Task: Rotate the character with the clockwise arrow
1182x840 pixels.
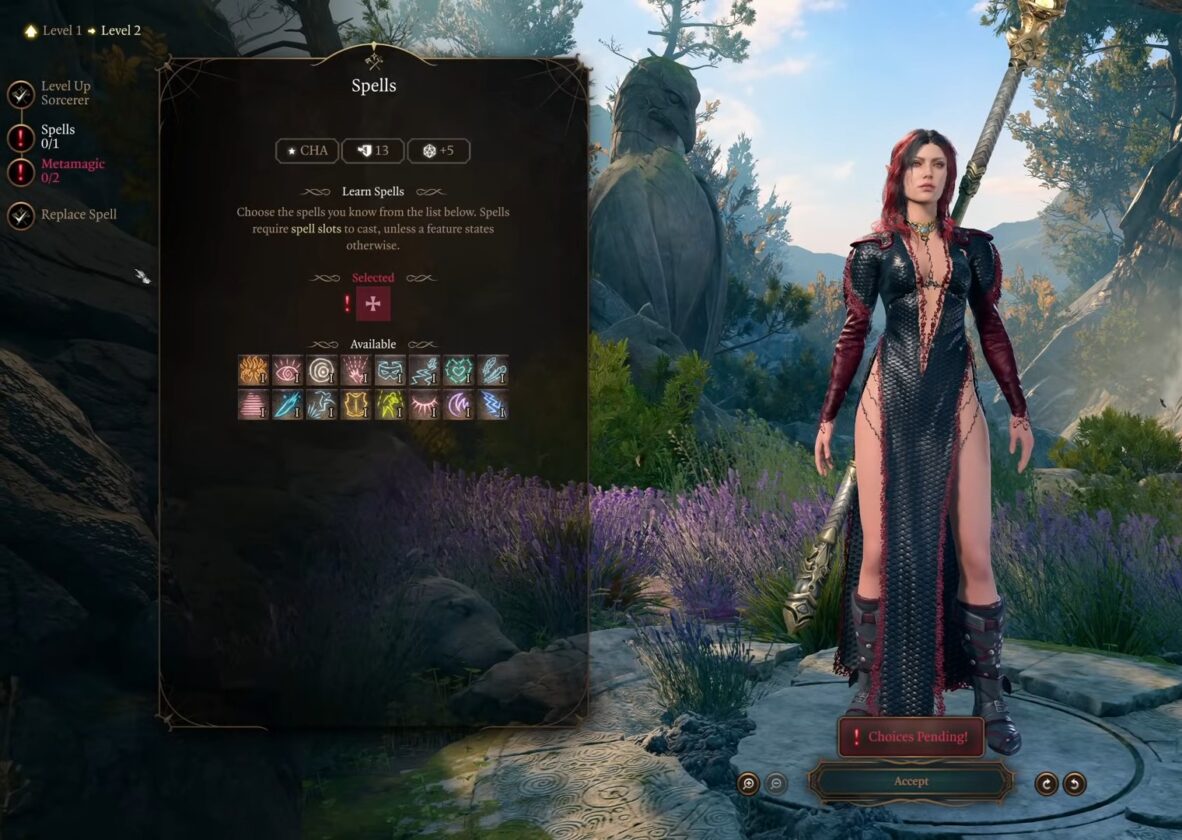Action: tap(1046, 784)
